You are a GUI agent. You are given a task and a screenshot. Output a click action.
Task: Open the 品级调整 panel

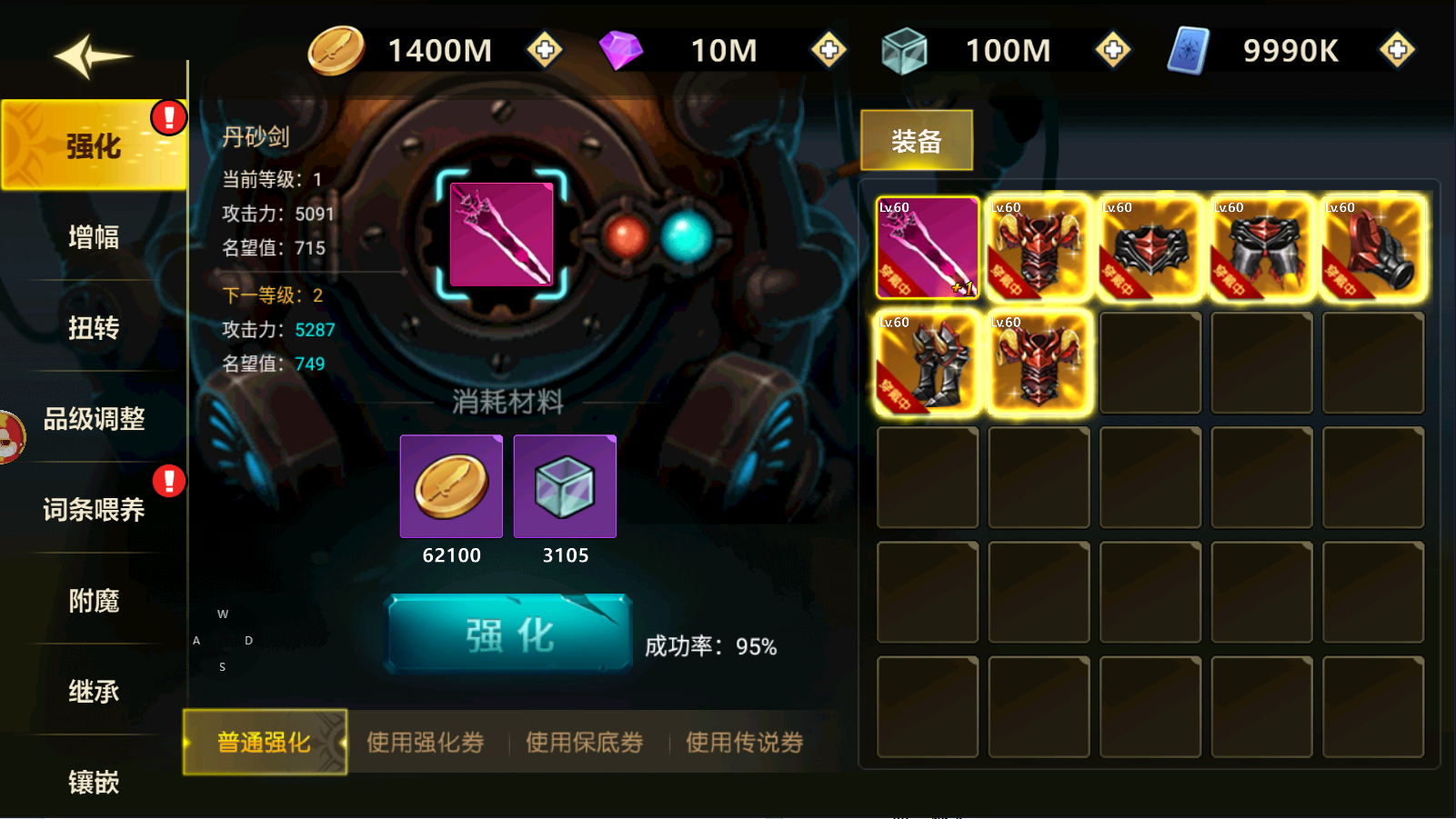click(x=95, y=419)
